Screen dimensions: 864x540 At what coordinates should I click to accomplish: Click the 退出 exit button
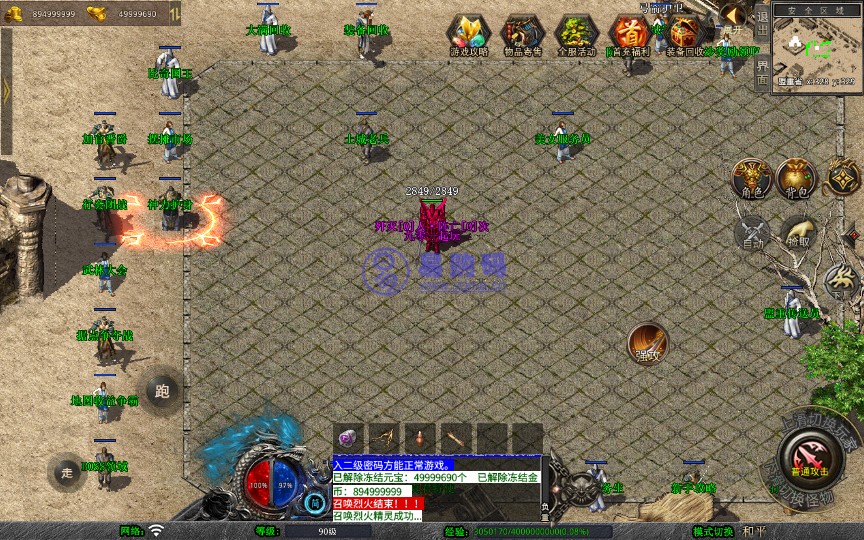click(x=761, y=22)
